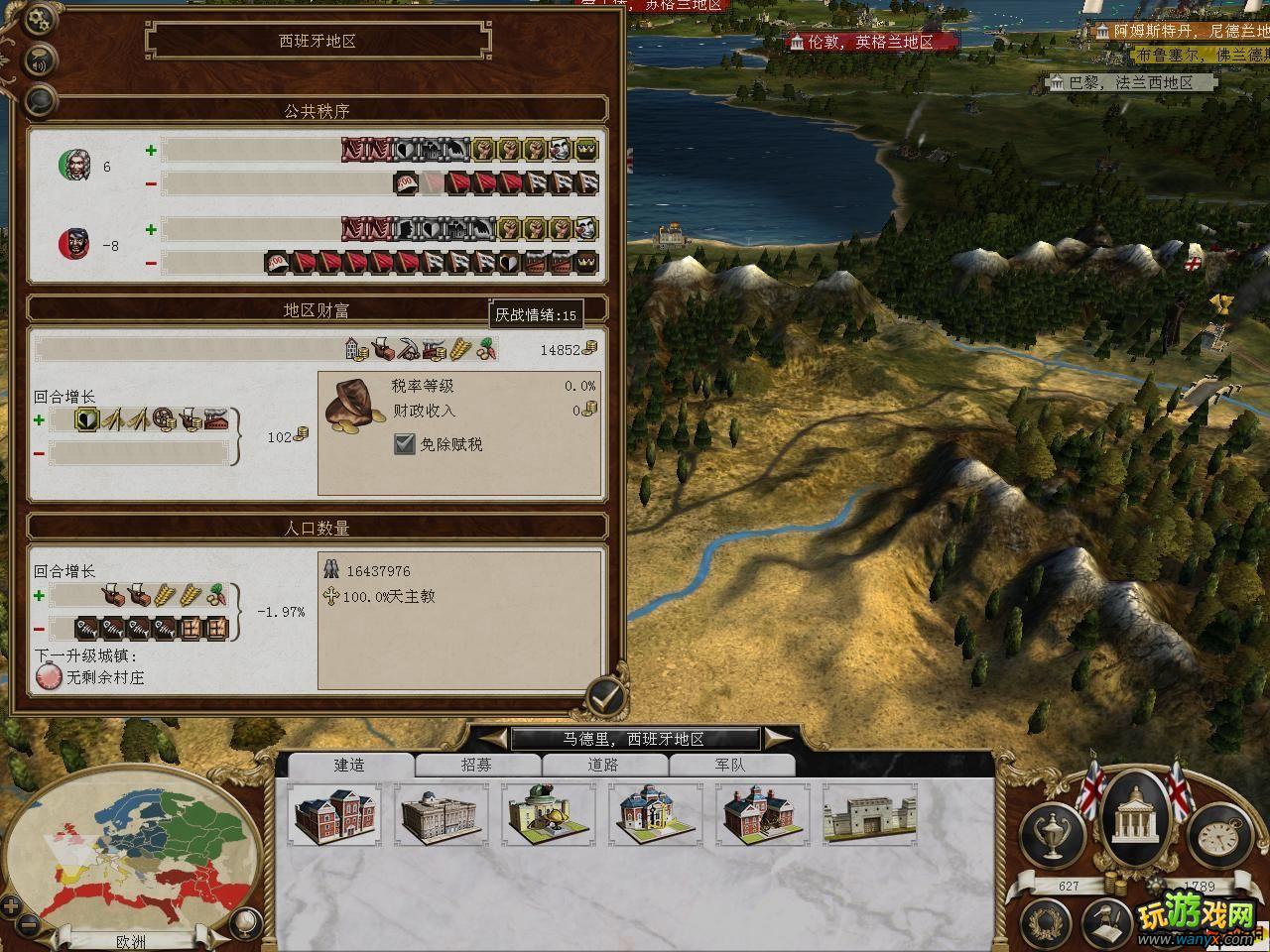Open the trophy objectives screen

pos(1052,831)
